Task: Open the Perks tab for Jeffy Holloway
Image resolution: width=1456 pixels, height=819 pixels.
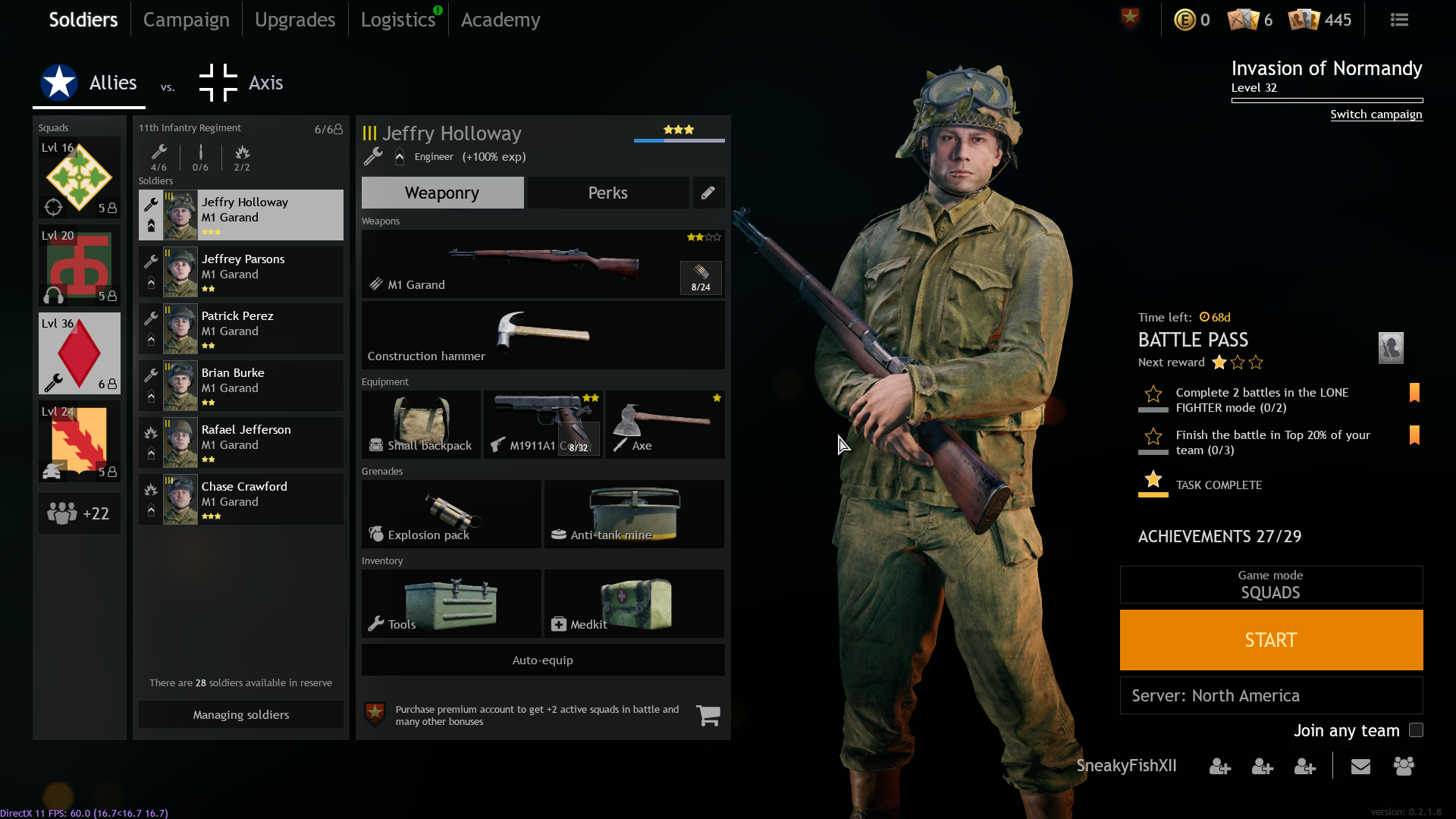Action: [607, 193]
